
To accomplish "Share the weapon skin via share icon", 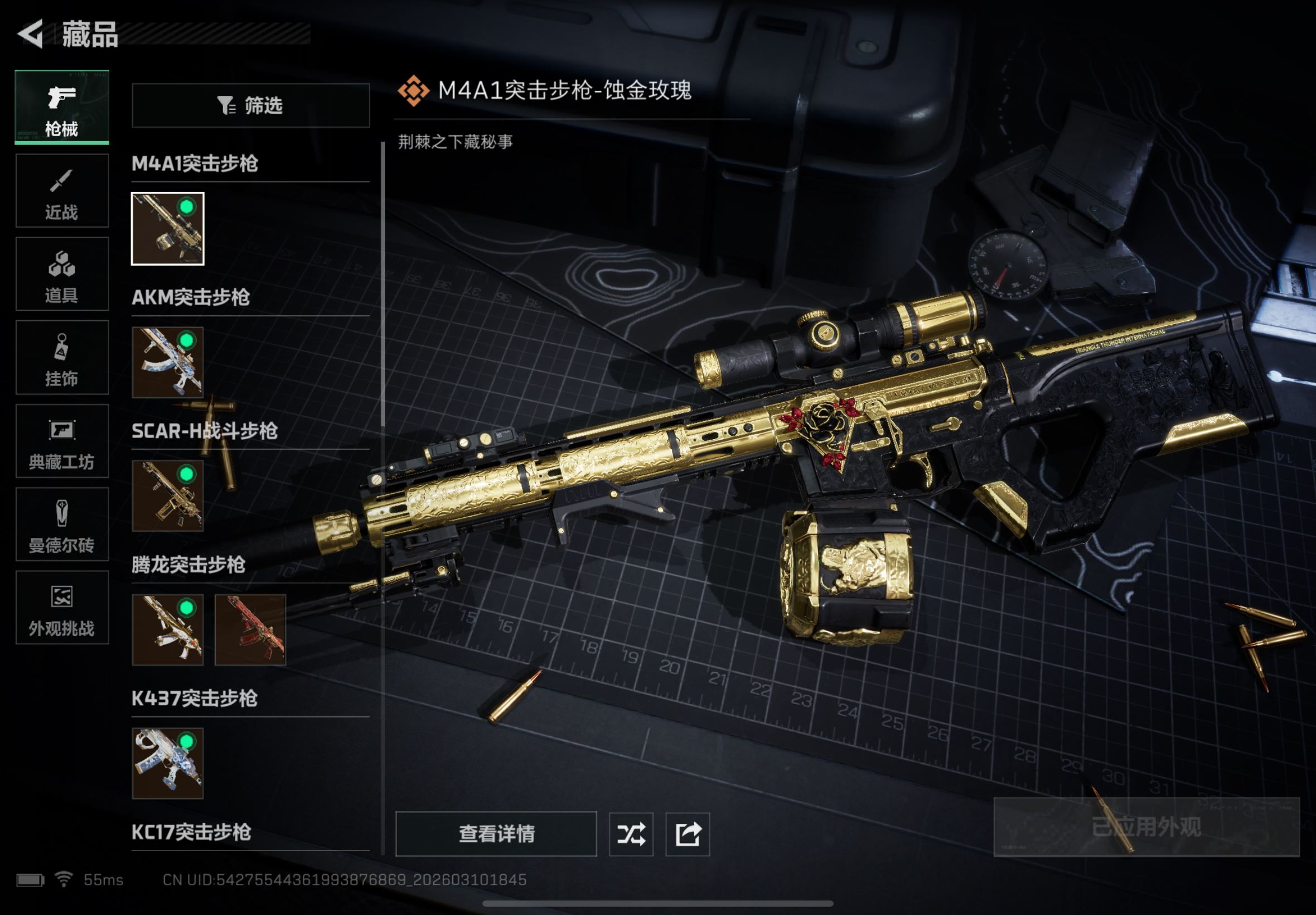I will 687,834.
